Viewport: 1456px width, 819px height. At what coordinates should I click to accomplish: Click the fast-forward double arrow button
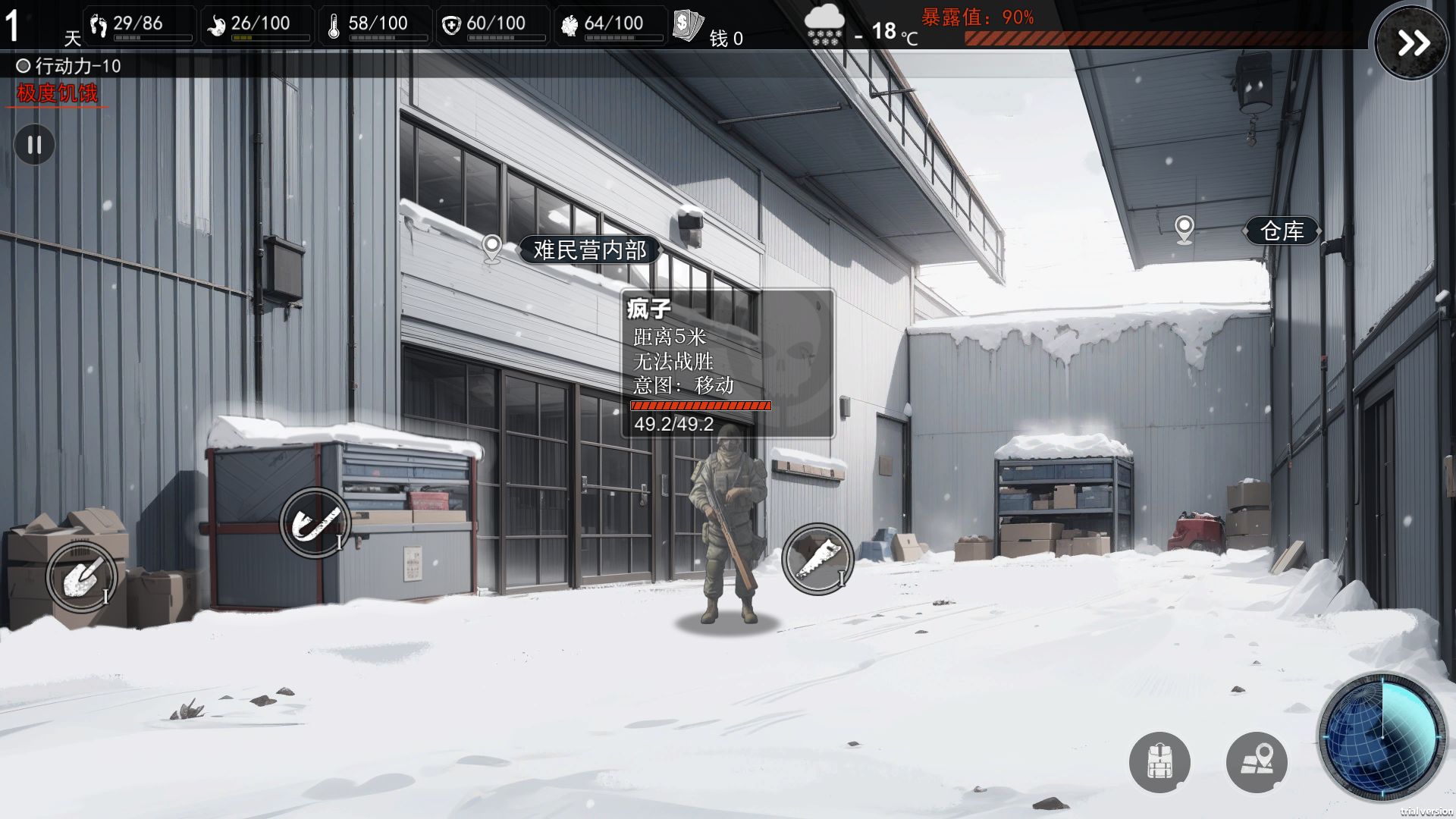[x=1412, y=42]
